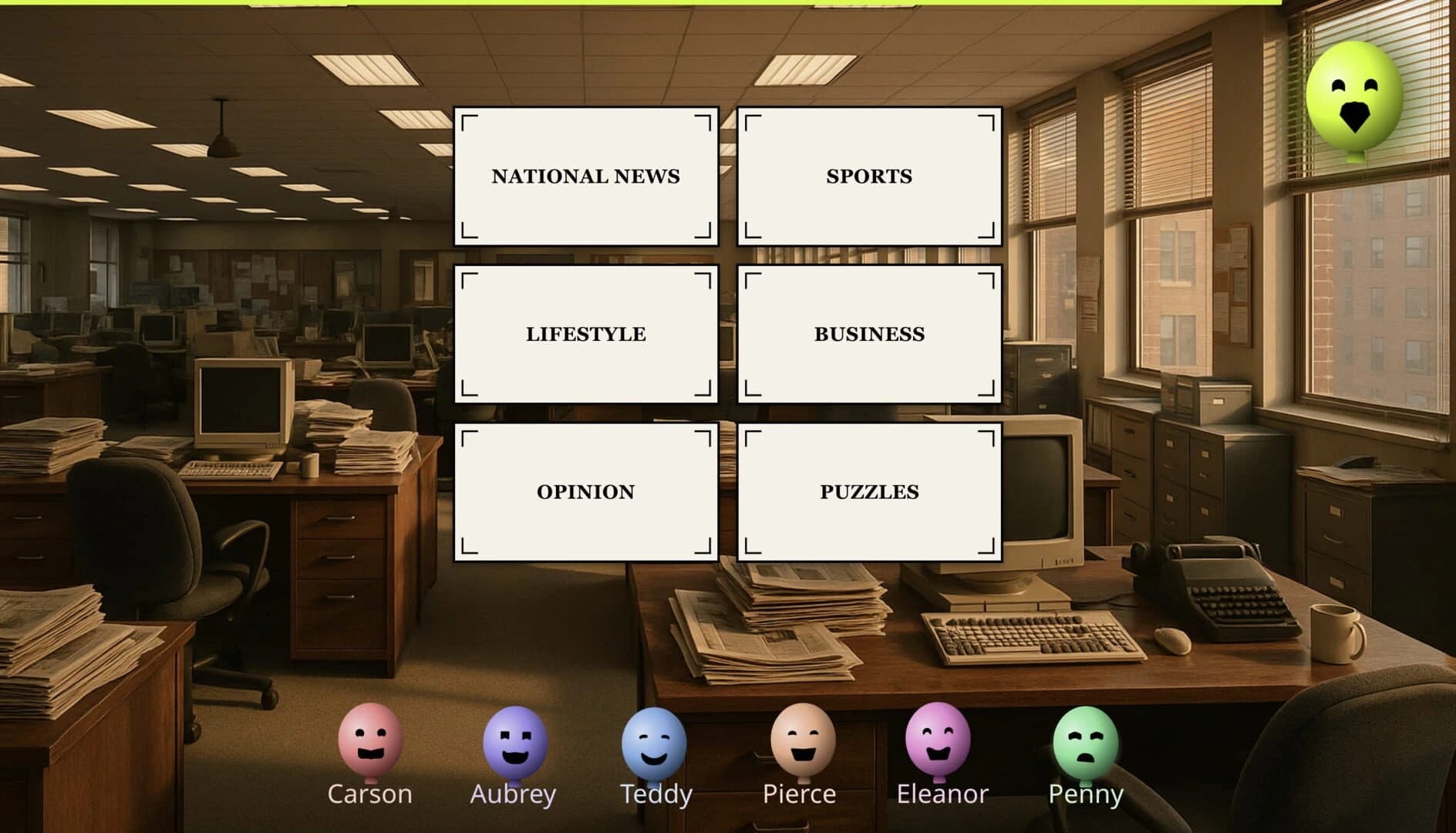1456x833 pixels.
Task: Select the OPINION category card
Action: pyautogui.click(x=587, y=491)
